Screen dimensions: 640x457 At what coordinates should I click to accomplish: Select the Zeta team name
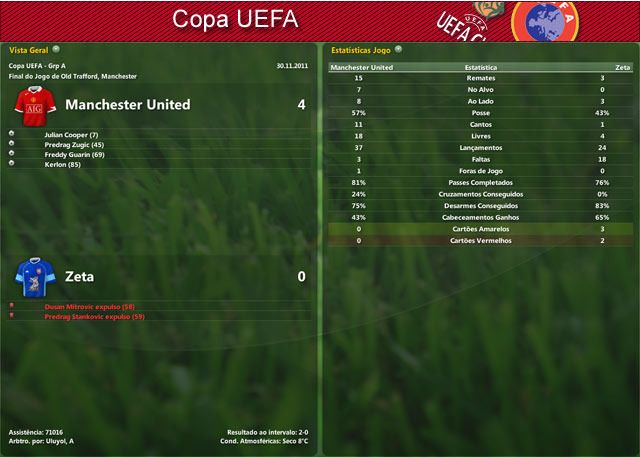[x=79, y=276]
